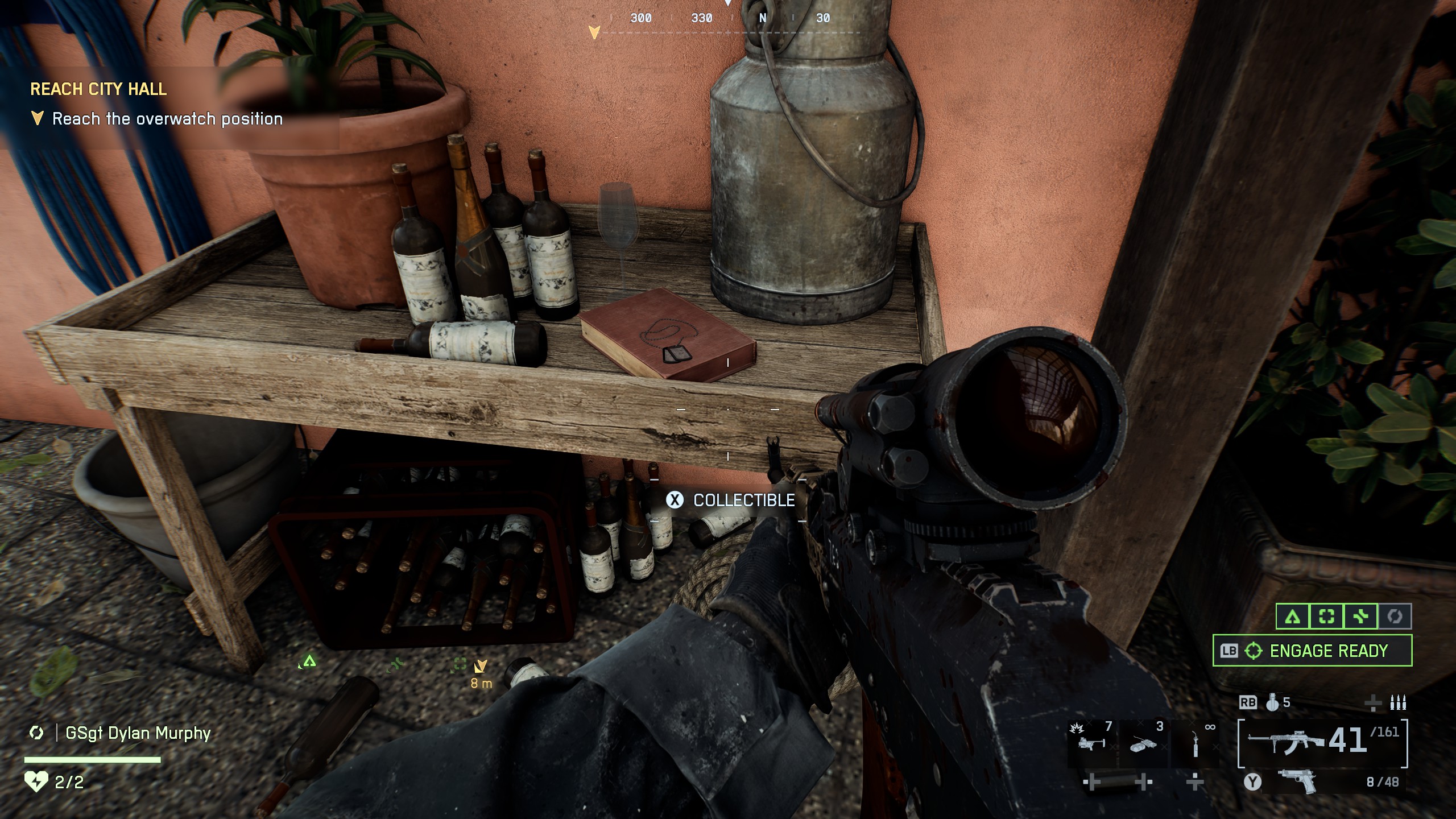This screenshot has width=1456, height=819.
Task: Expand the REACH CITY HALL objective entry
Action: point(99,89)
